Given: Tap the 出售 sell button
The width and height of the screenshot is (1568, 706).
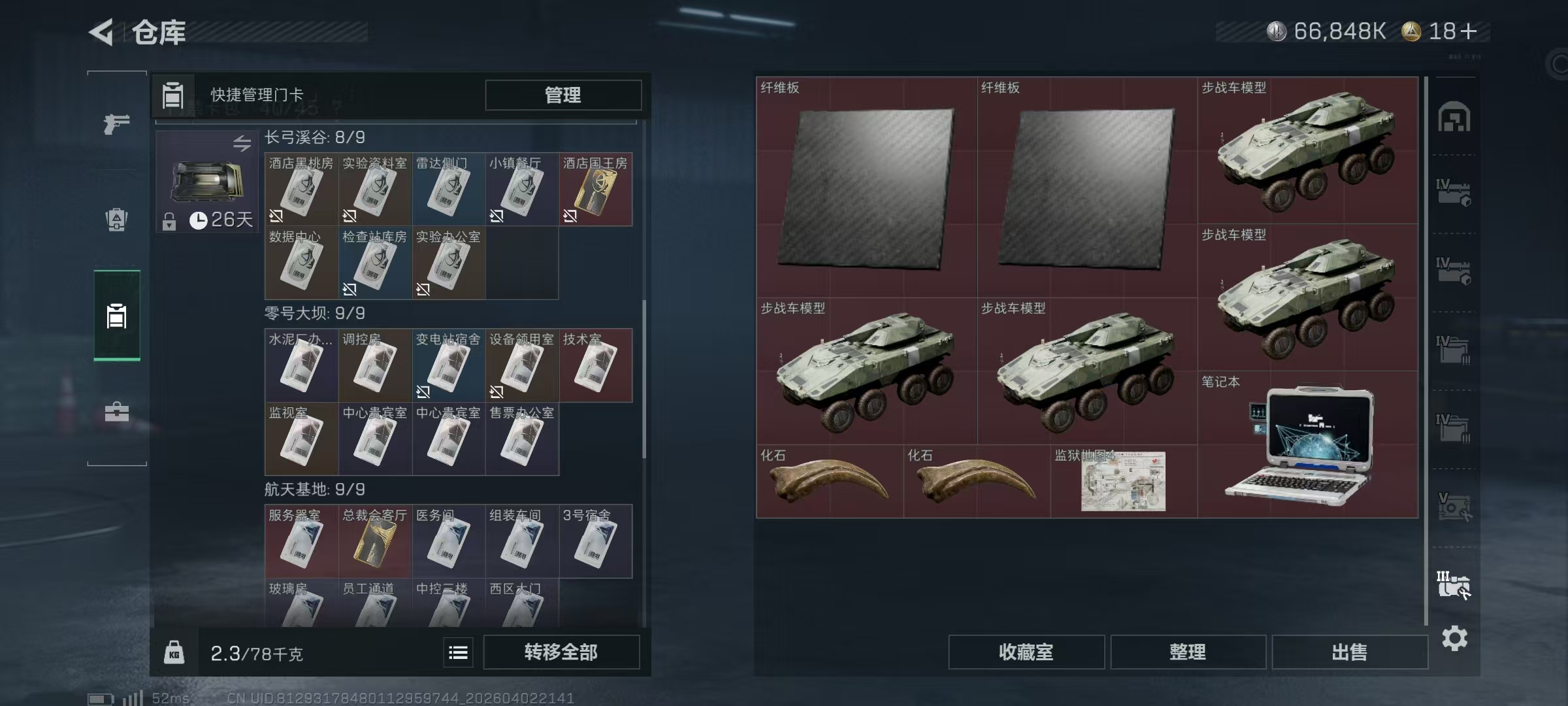Looking at the screenshot, I should tap(1349, 652).
